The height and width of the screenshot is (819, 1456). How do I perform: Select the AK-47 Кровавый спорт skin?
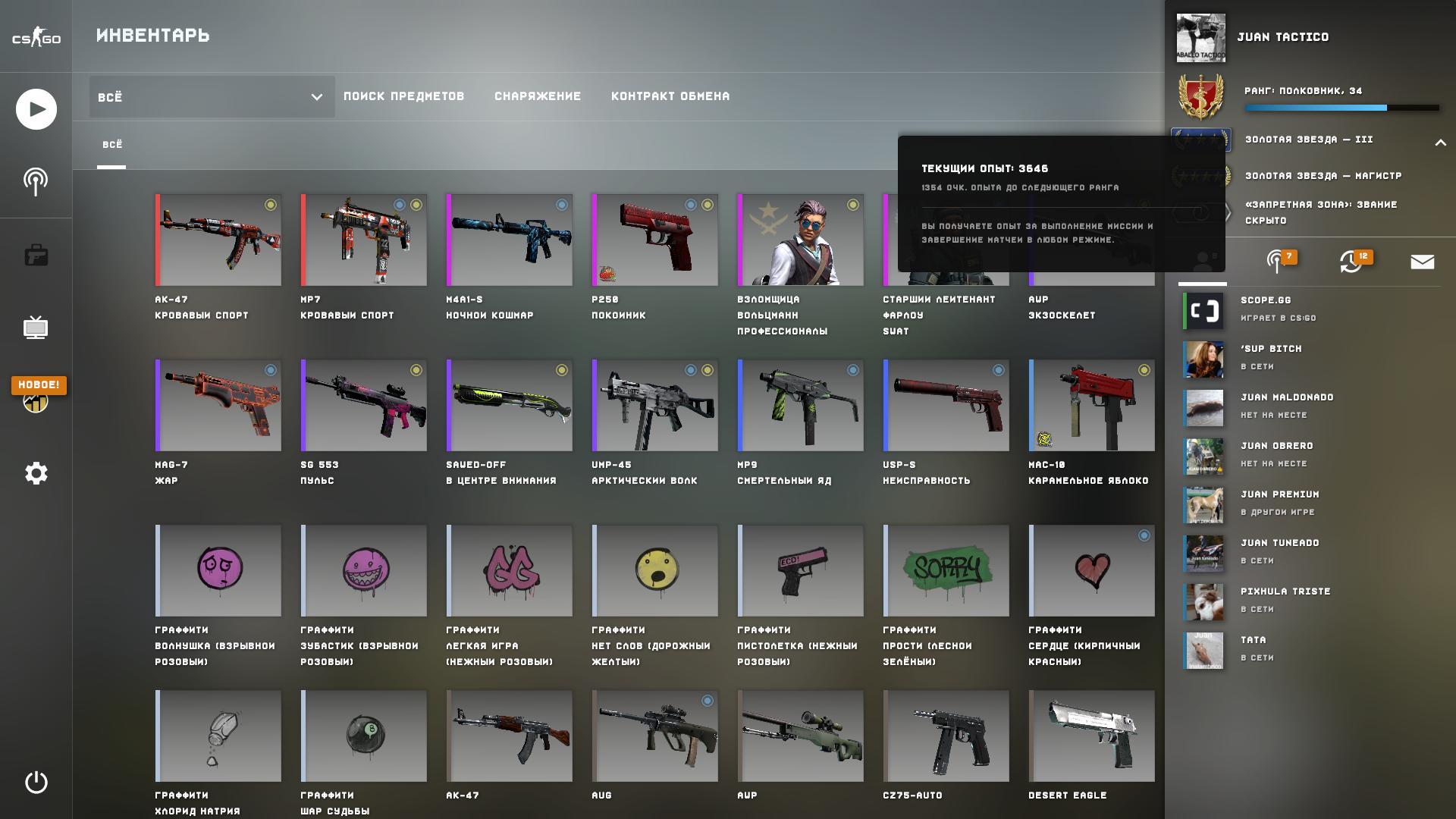218,240
